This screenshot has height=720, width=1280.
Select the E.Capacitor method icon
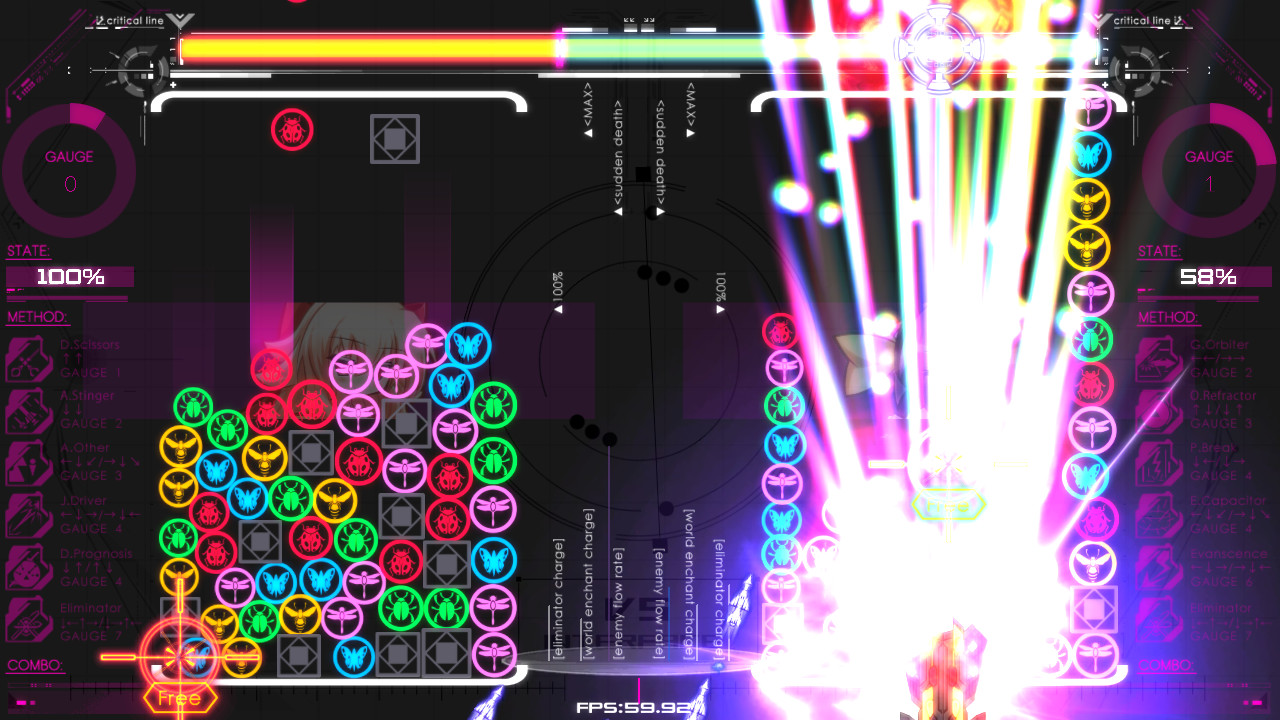pyautogui.click(x=1161, y=515)
